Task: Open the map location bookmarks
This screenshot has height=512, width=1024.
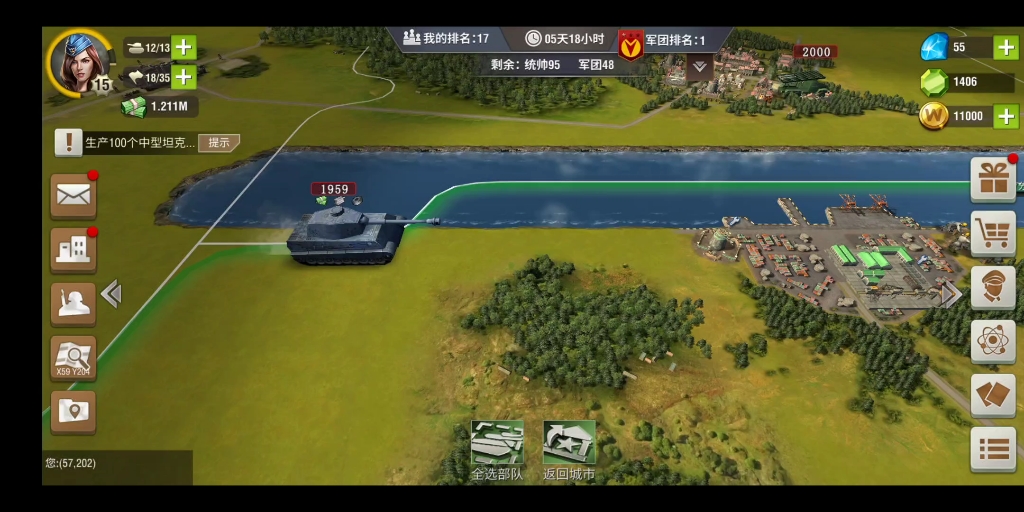Action: (74, 411)
